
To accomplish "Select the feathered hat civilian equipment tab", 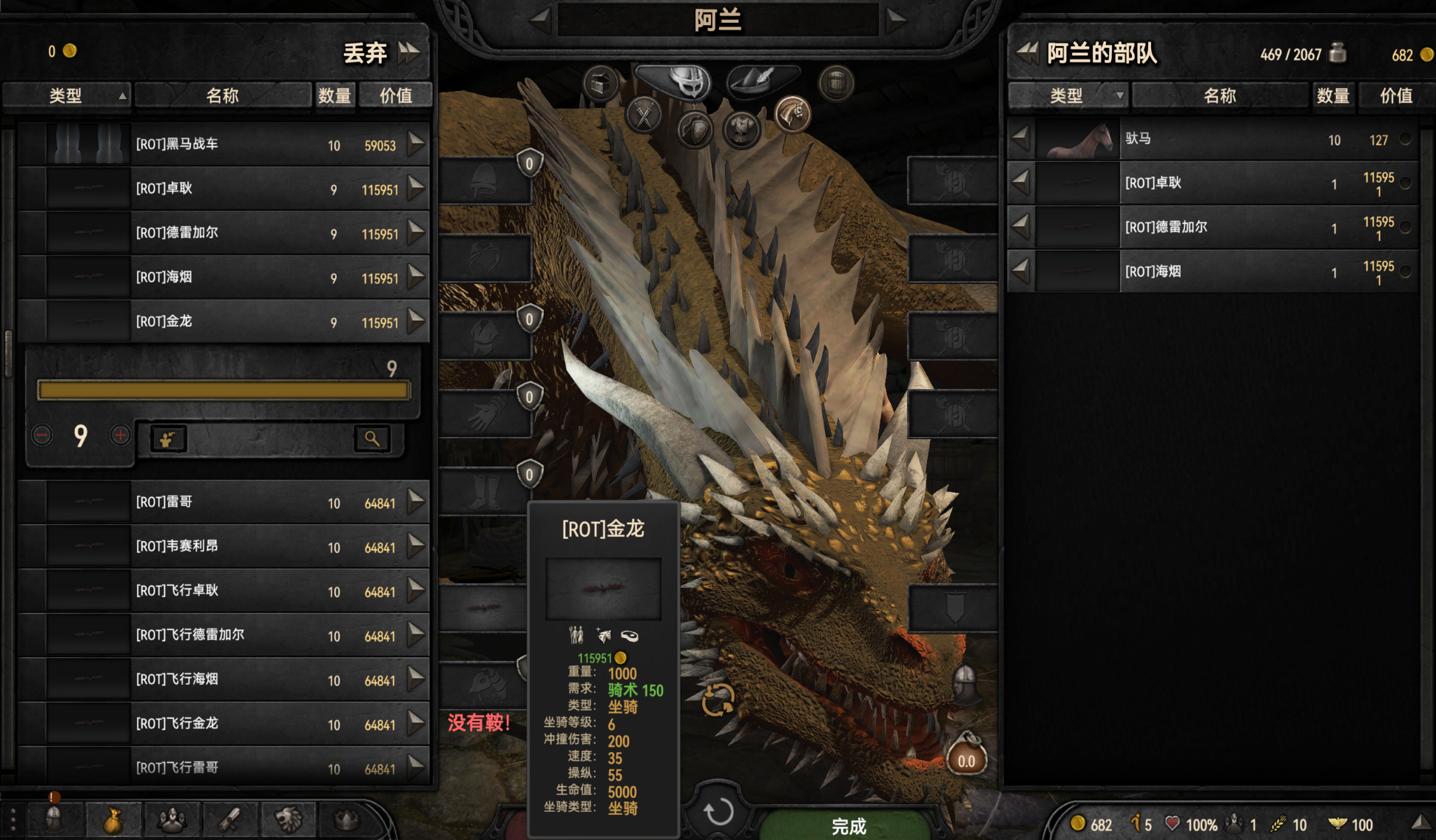I will 761,80.
